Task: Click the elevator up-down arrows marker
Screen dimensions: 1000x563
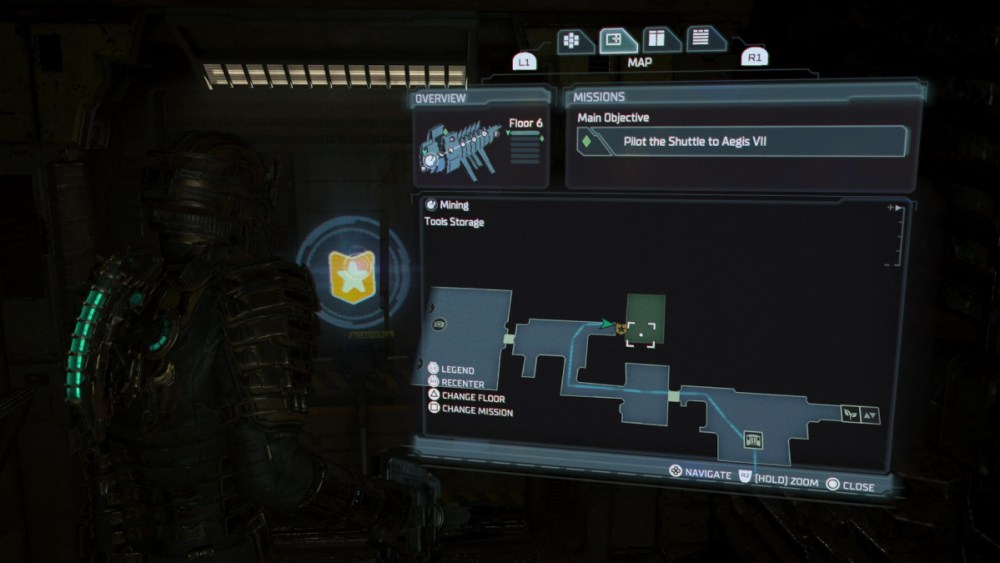Action: point(870,414)
